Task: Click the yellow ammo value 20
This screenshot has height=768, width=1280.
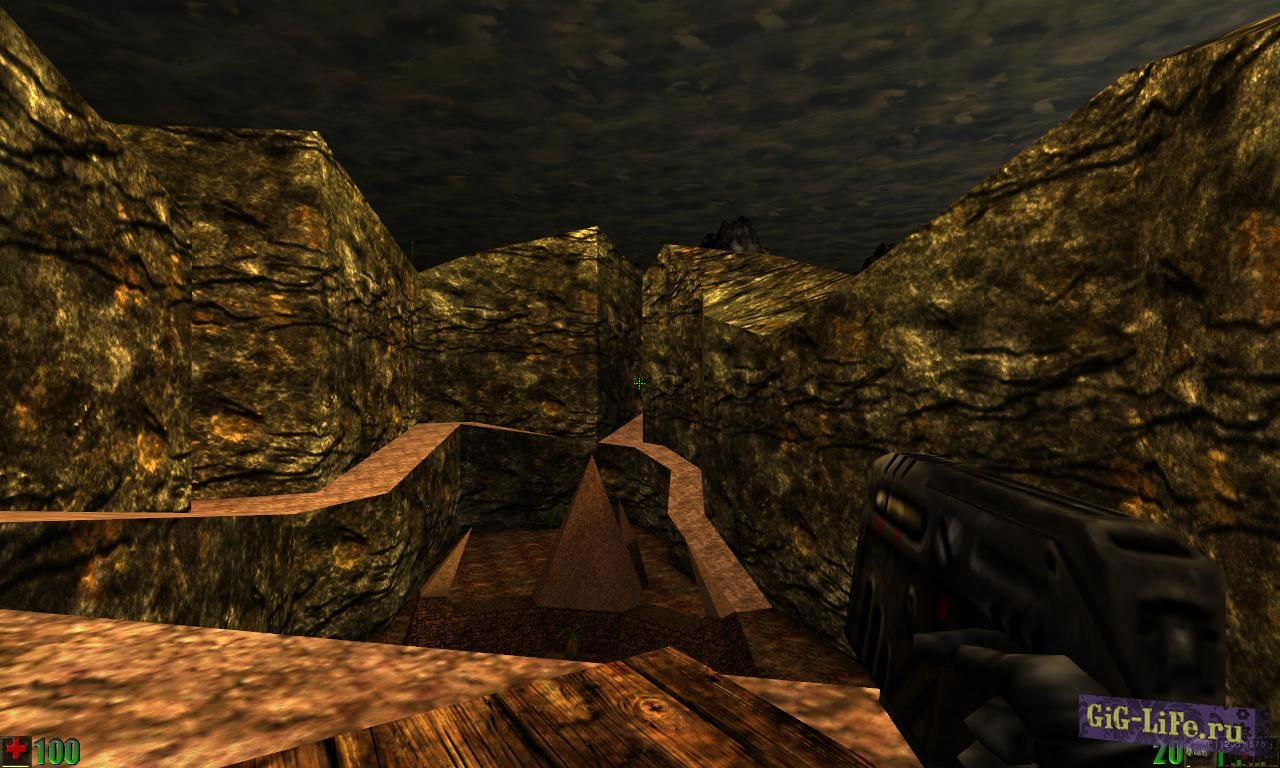Action: 1168,756
